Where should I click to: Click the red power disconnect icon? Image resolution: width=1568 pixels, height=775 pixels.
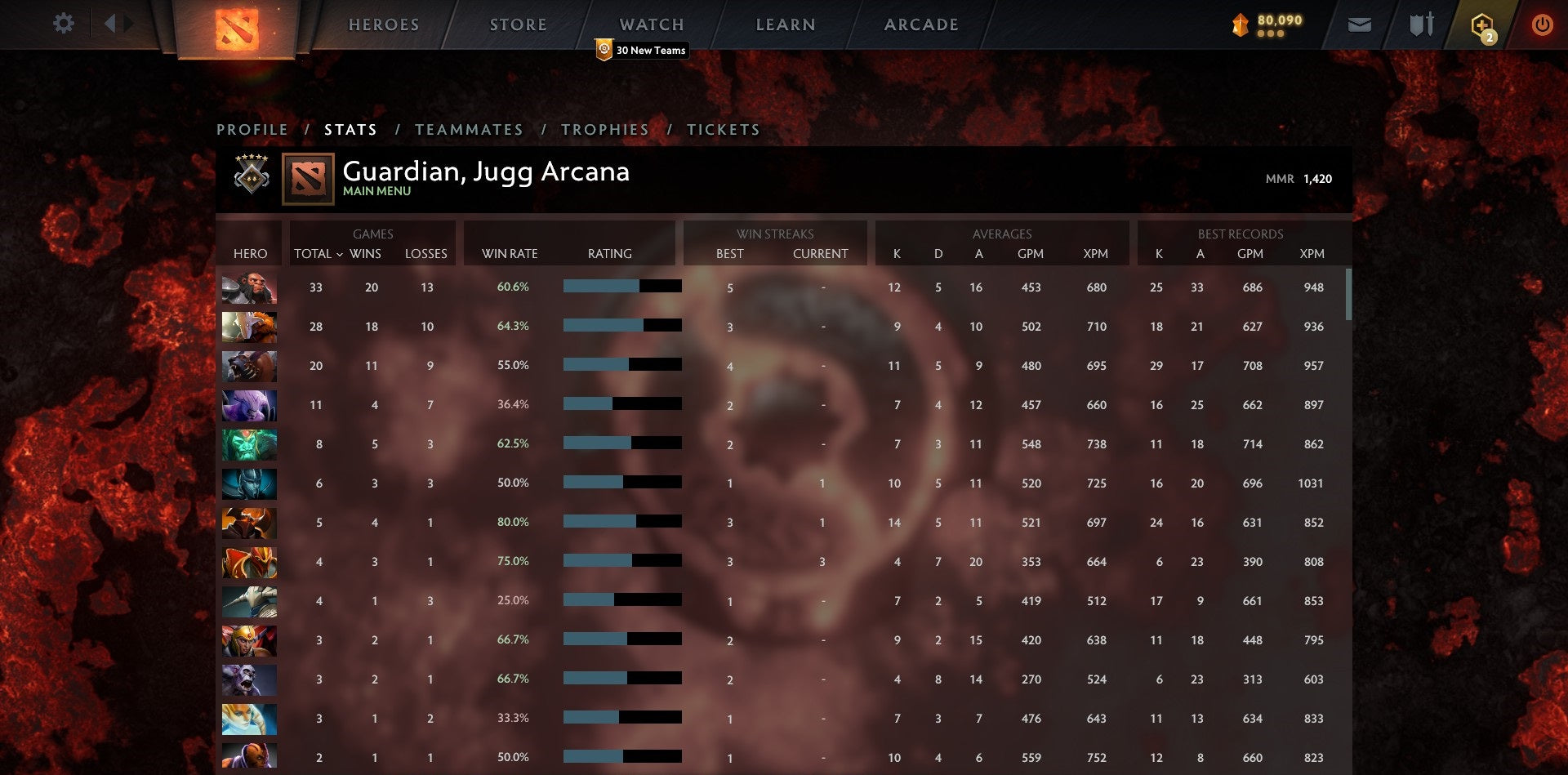tap(1543, 24)
